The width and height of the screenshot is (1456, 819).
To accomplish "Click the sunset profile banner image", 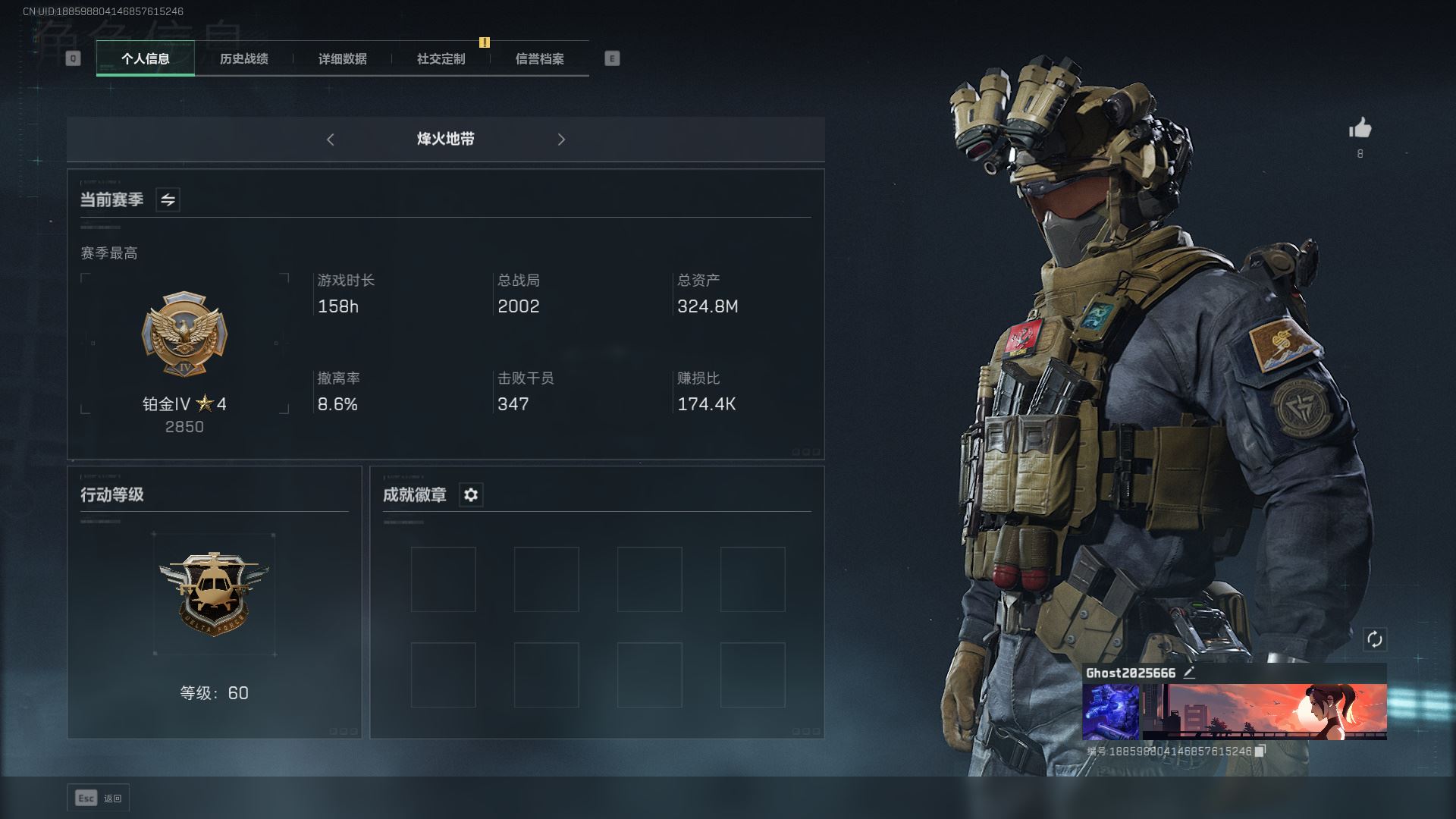I will point(1265,711).
